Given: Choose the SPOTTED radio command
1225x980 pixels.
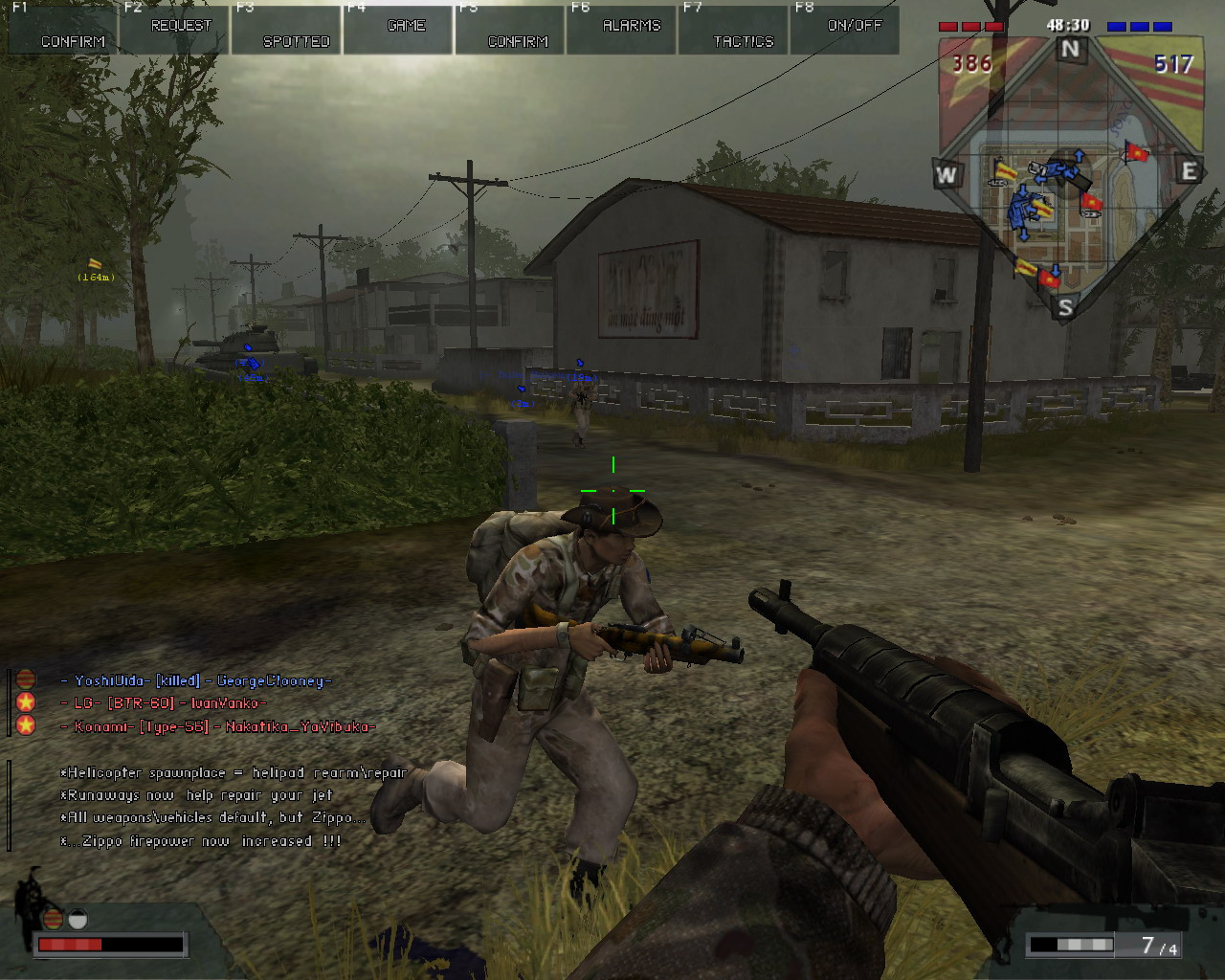Looking at the screenshot, I should click(x=286, y=30).
